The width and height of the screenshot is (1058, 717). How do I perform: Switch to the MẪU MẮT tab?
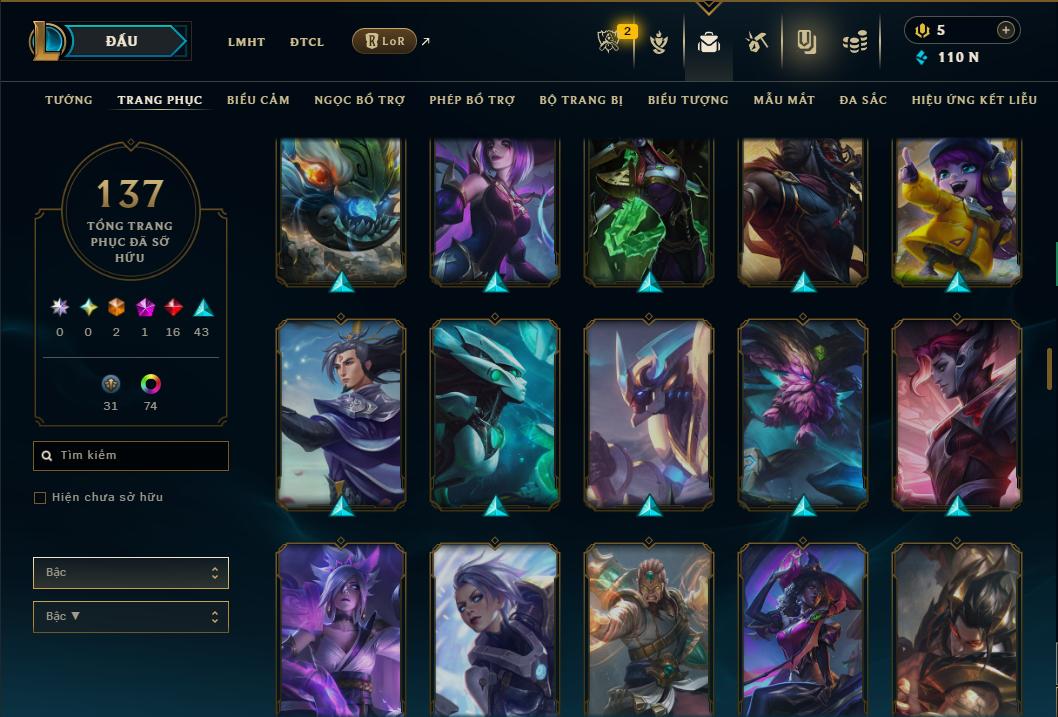point(784,100)
